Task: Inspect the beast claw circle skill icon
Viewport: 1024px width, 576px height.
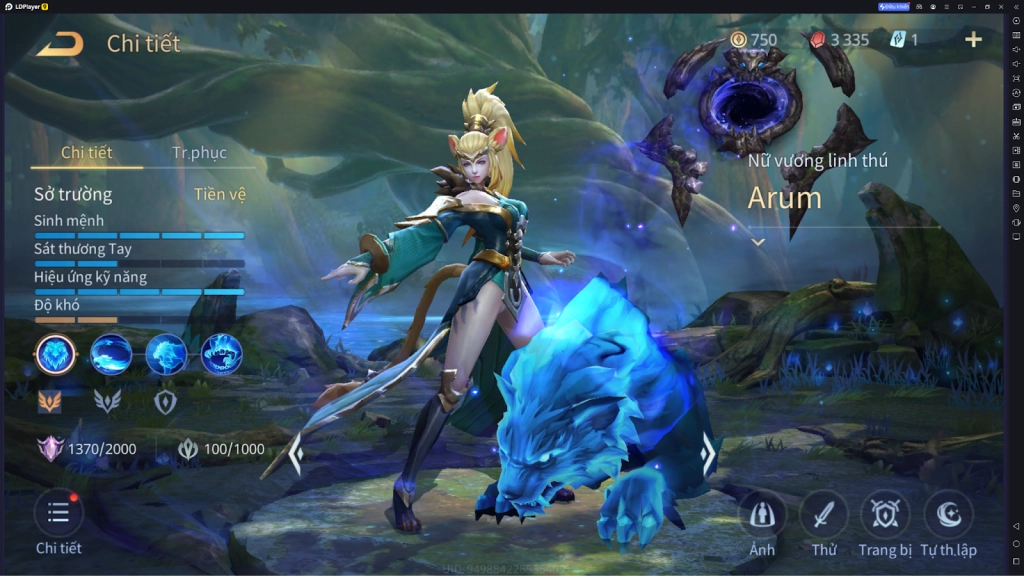Action: [x=221, y=354]
